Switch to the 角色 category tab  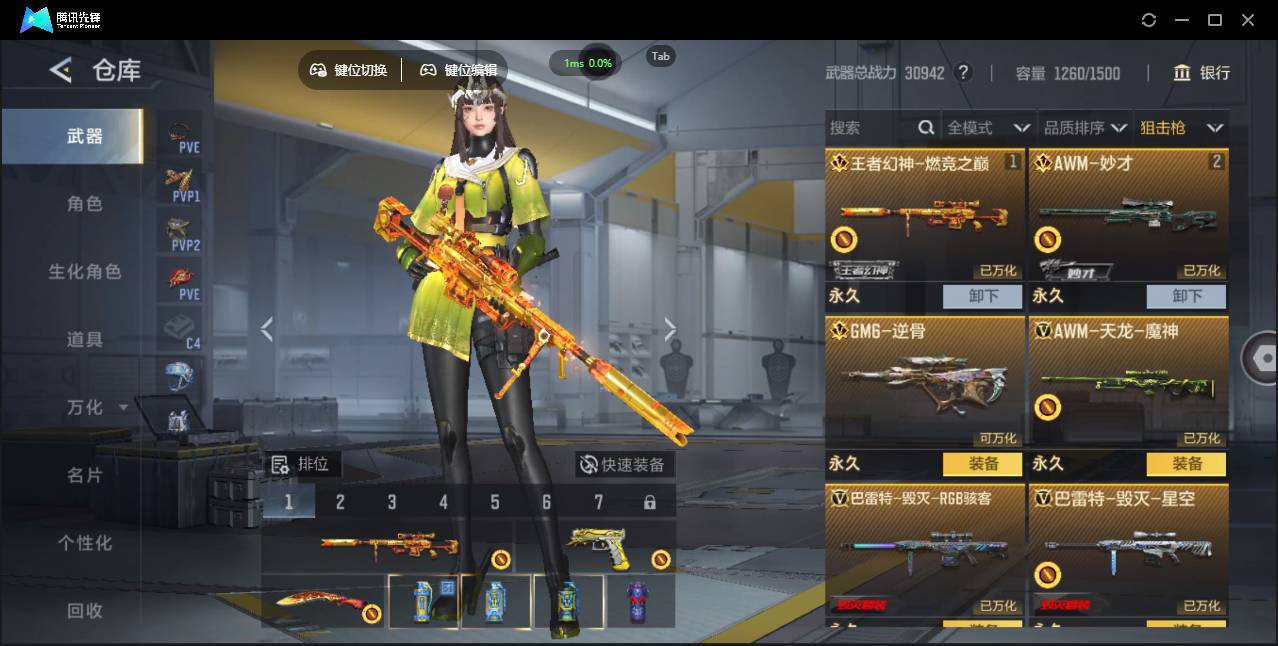pyautogui.click(x=85, y=204)
